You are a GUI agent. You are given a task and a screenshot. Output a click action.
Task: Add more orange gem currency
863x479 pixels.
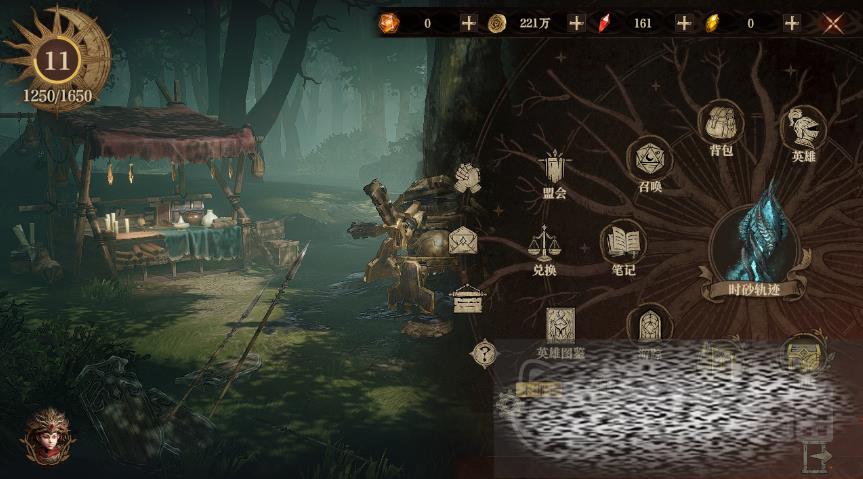pyautogui.click(x=468, y=23)
